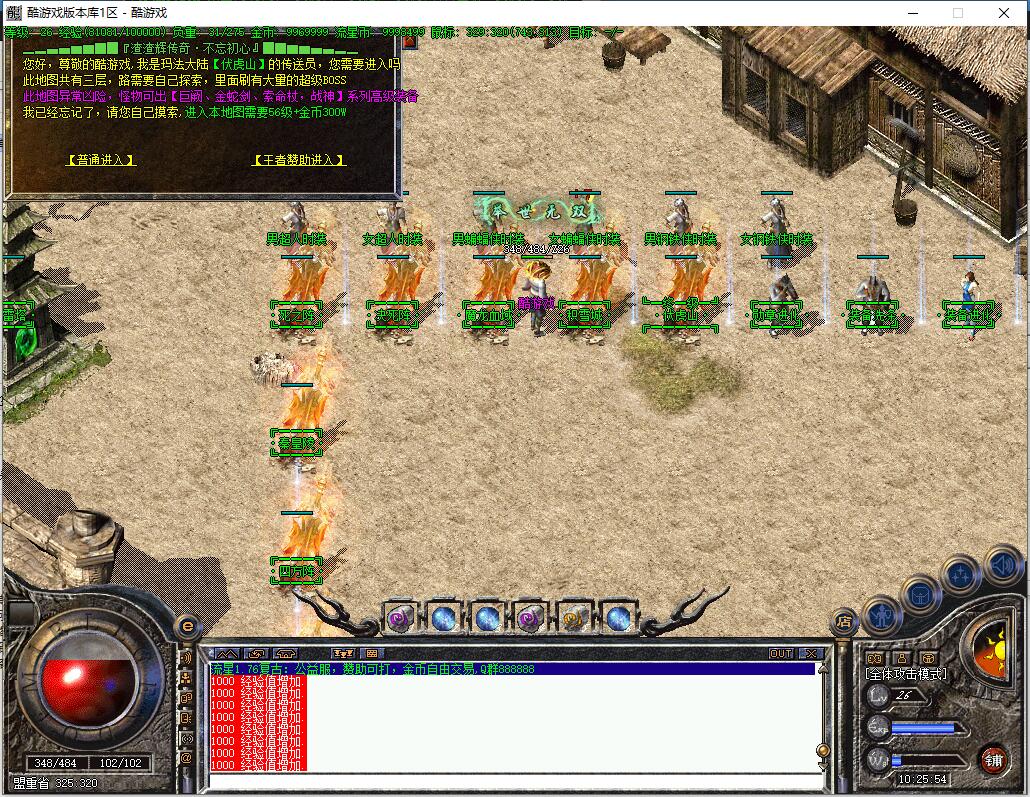Open the 店 shop button
This screenshot has height=797, width=1030.
click(843, 621)
